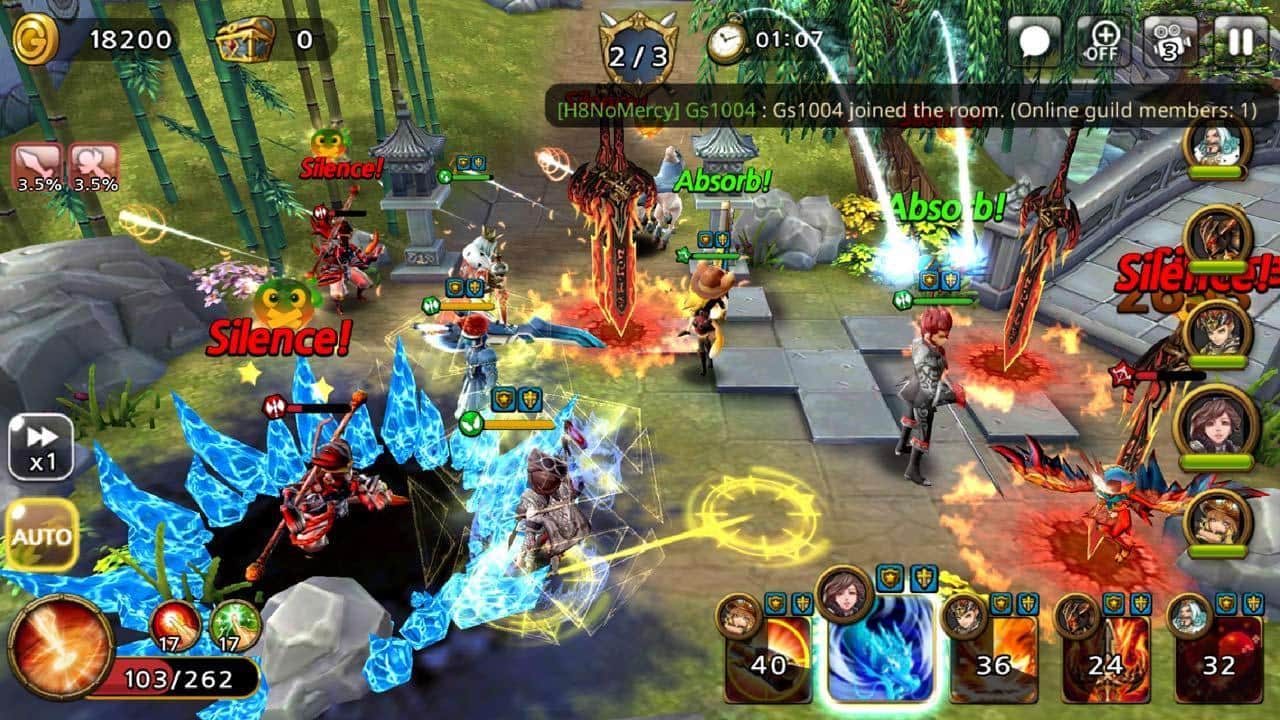Open the guild chat message bar
The width and height of the screenshot is (1280, 720).
coord(905,110)
